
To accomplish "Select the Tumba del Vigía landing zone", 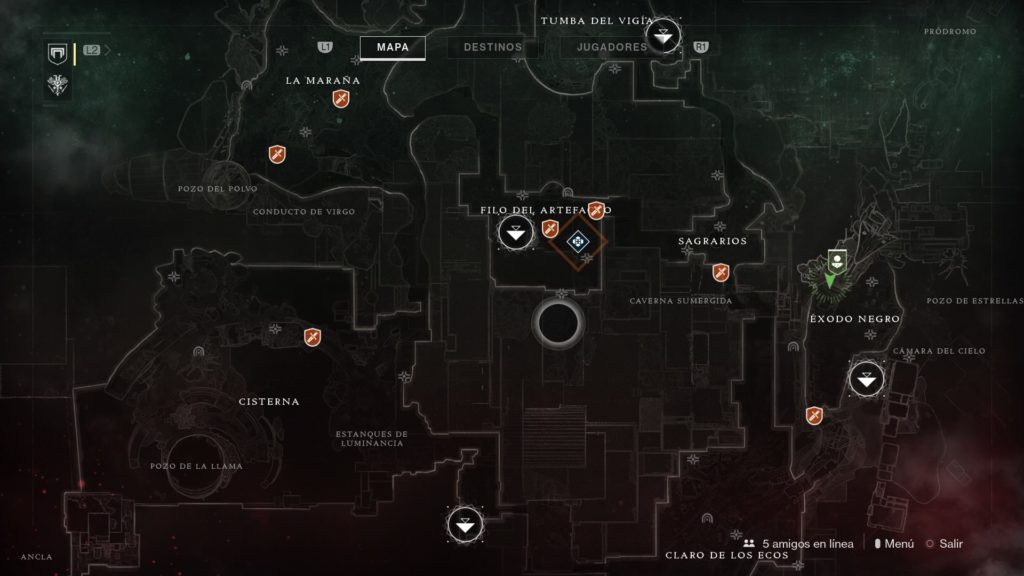I will click(x=664, y=38).
